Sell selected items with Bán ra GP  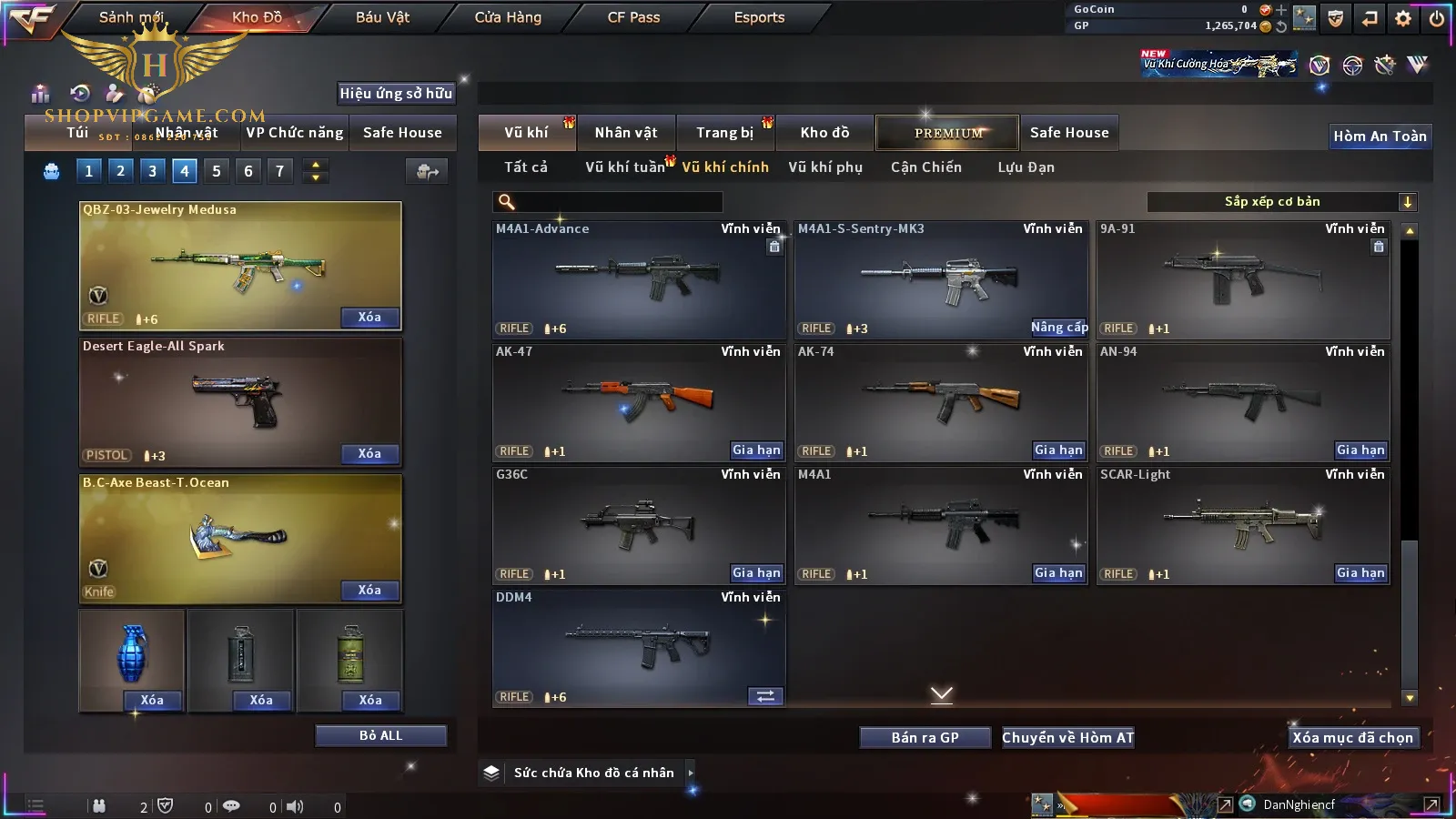coord(925,737)
